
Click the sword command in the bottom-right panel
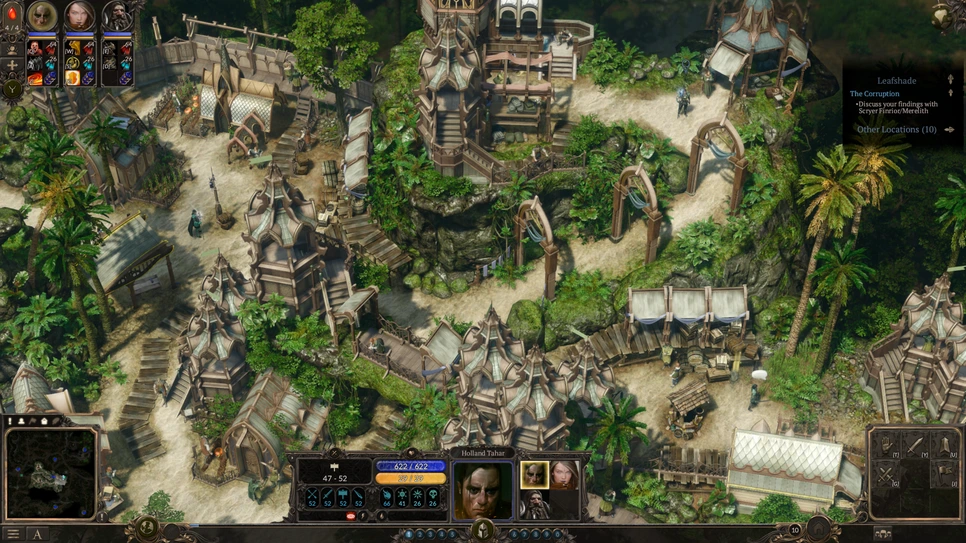(x=915, y=446)
